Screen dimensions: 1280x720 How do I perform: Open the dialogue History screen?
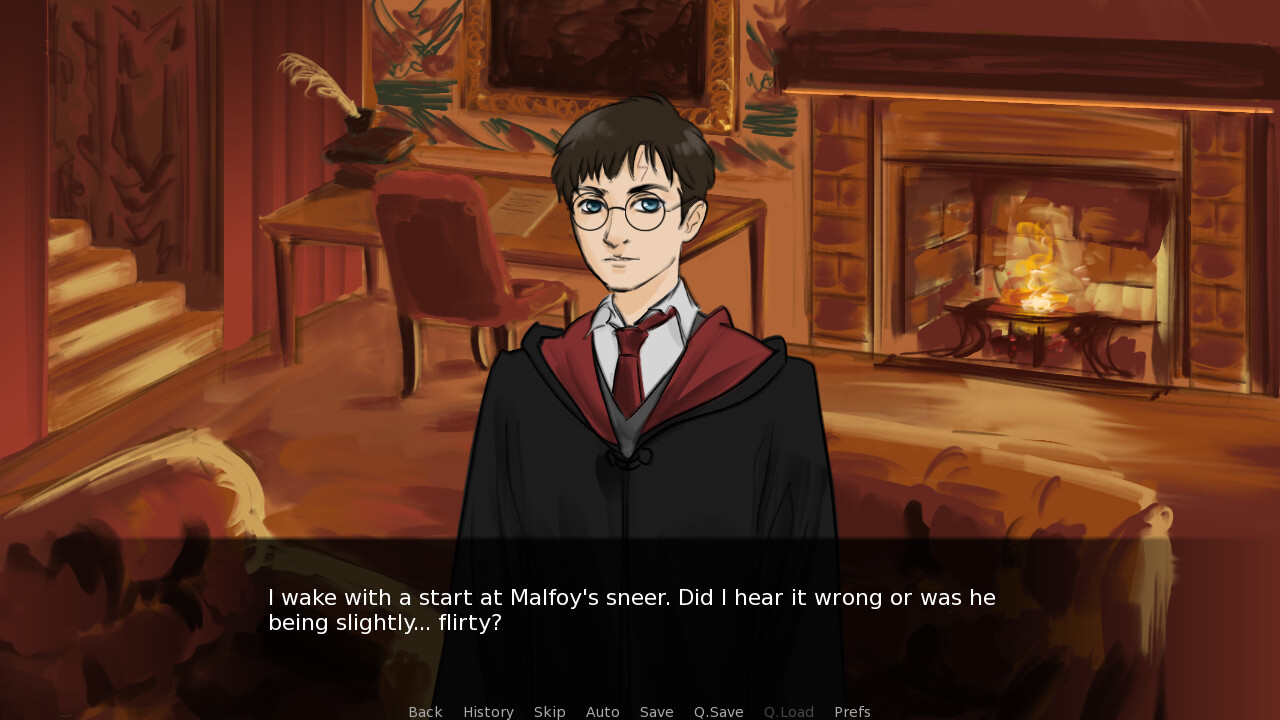tap(488, 711)
